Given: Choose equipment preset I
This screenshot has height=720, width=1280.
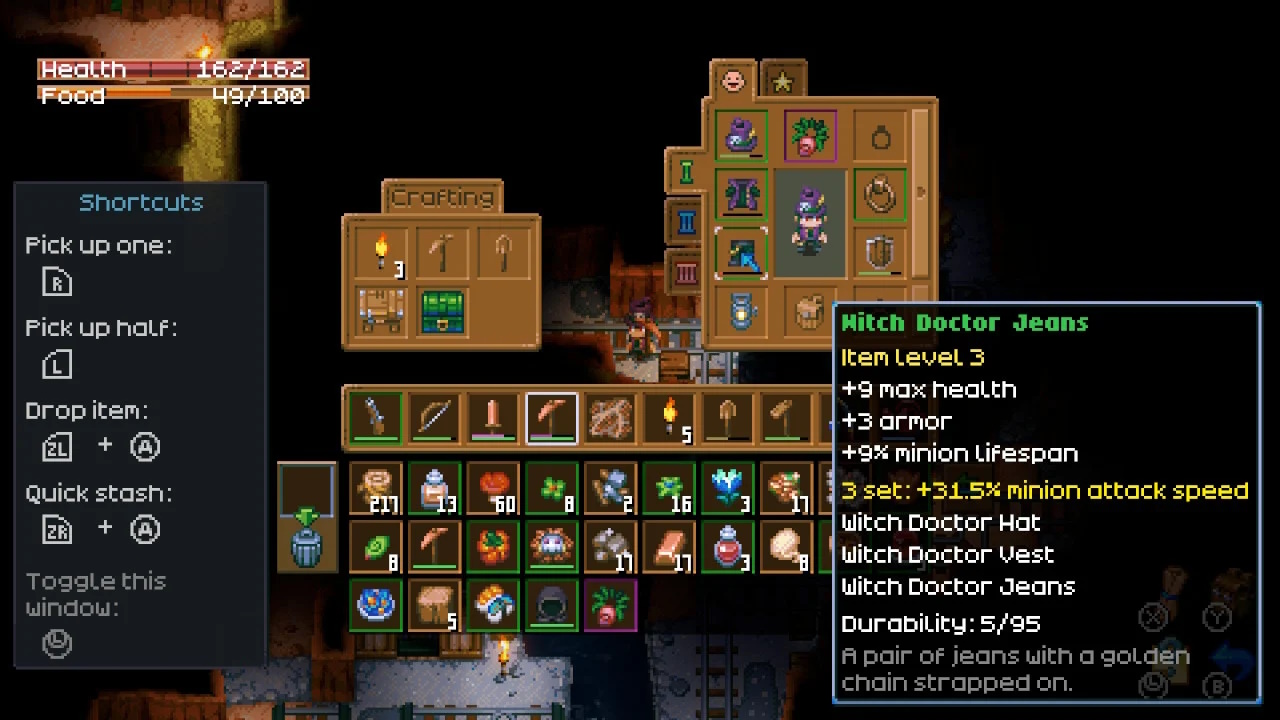Looking at the screenshot, I should 686,172.
